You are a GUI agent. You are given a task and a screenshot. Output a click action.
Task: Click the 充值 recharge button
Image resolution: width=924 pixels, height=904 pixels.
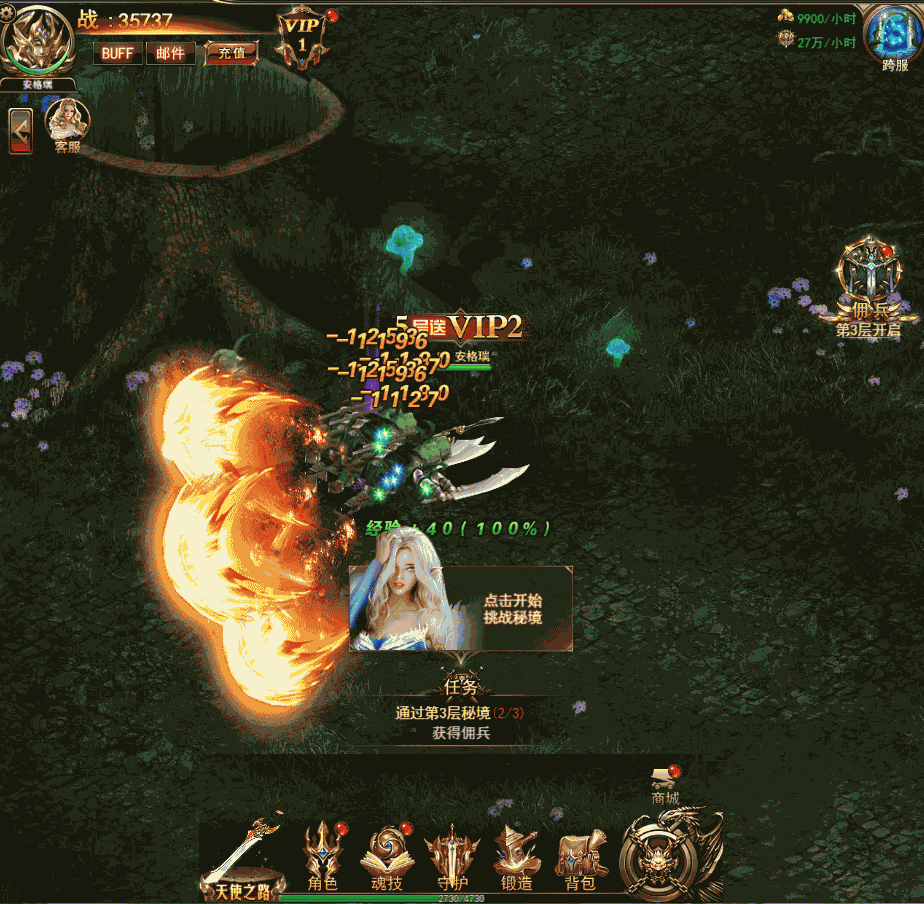(x=231, y=53)
